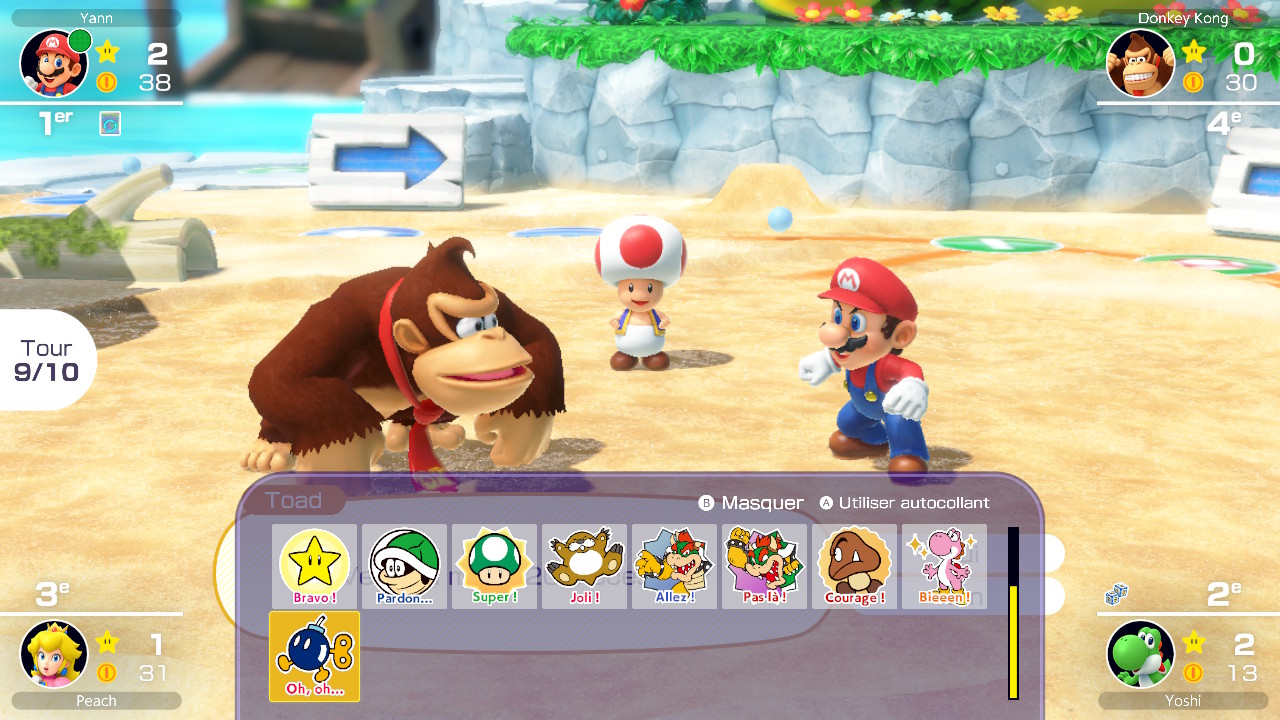Choose the "Bieeen !" pink Yoshi sticker
This screenshot has height=720, width=1280.
pos(944,566)
